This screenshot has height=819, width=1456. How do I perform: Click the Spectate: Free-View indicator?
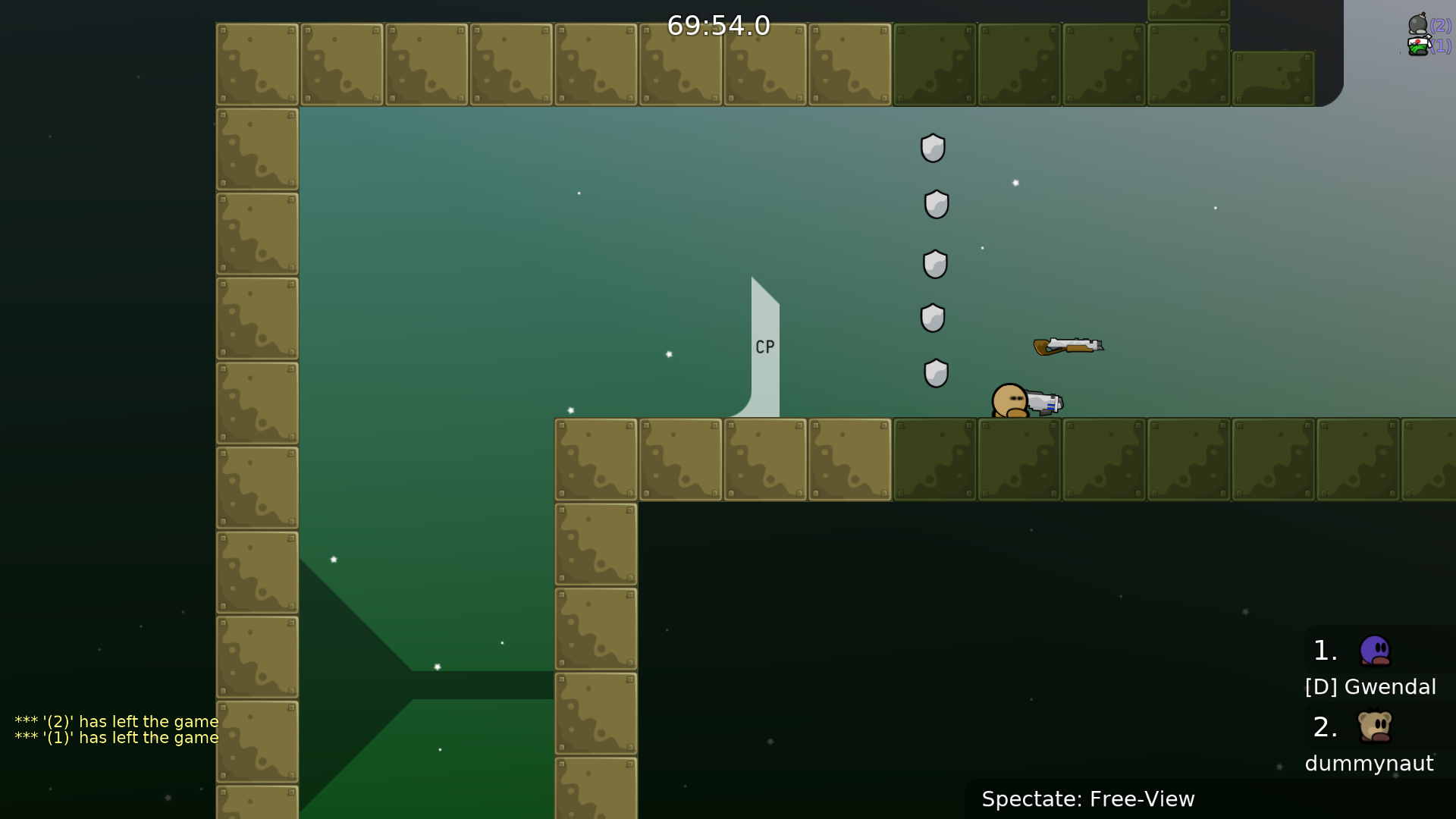click(1087, 799)
